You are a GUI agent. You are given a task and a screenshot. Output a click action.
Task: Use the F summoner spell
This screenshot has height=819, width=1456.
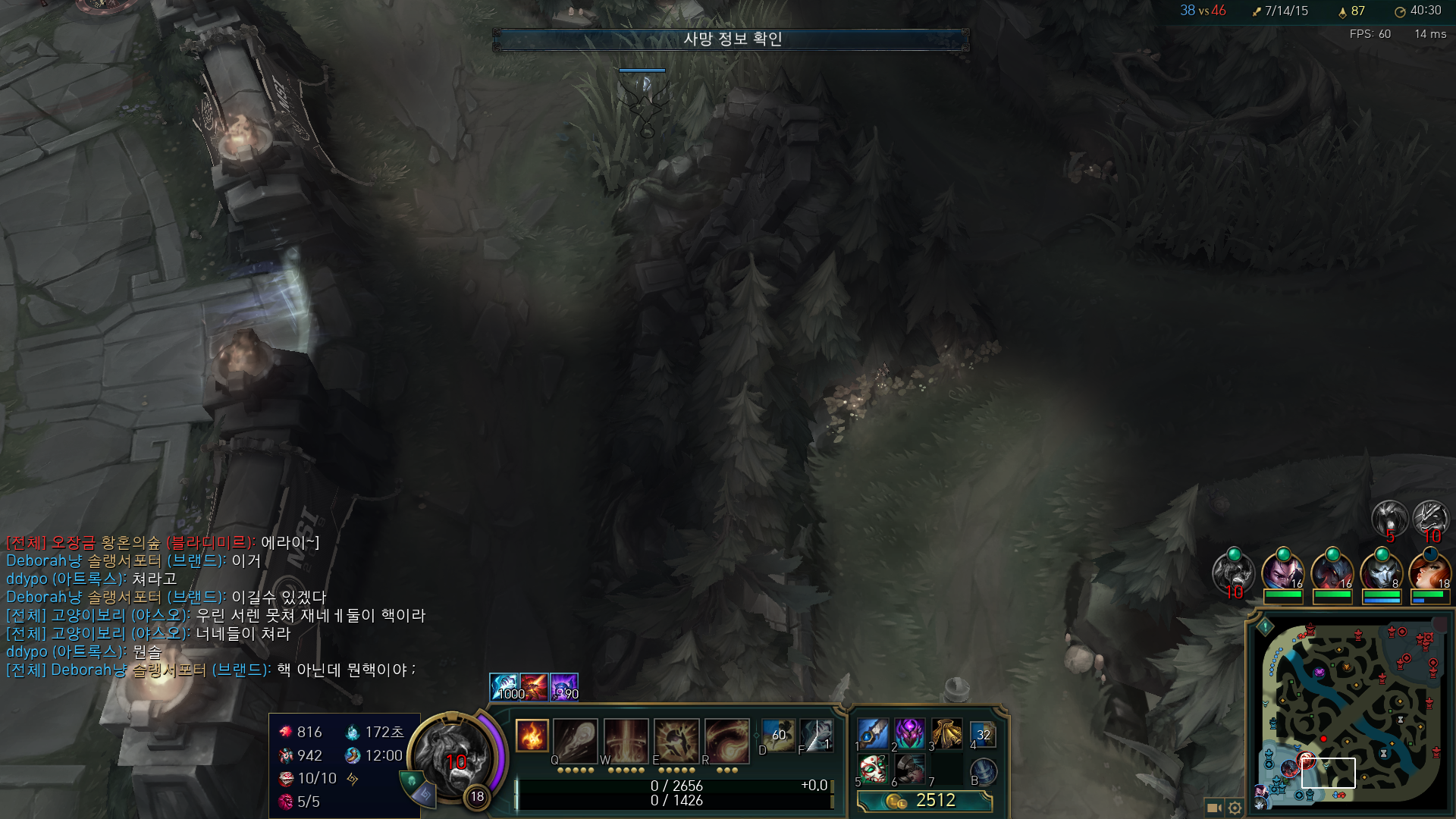(x=816, y=736)
